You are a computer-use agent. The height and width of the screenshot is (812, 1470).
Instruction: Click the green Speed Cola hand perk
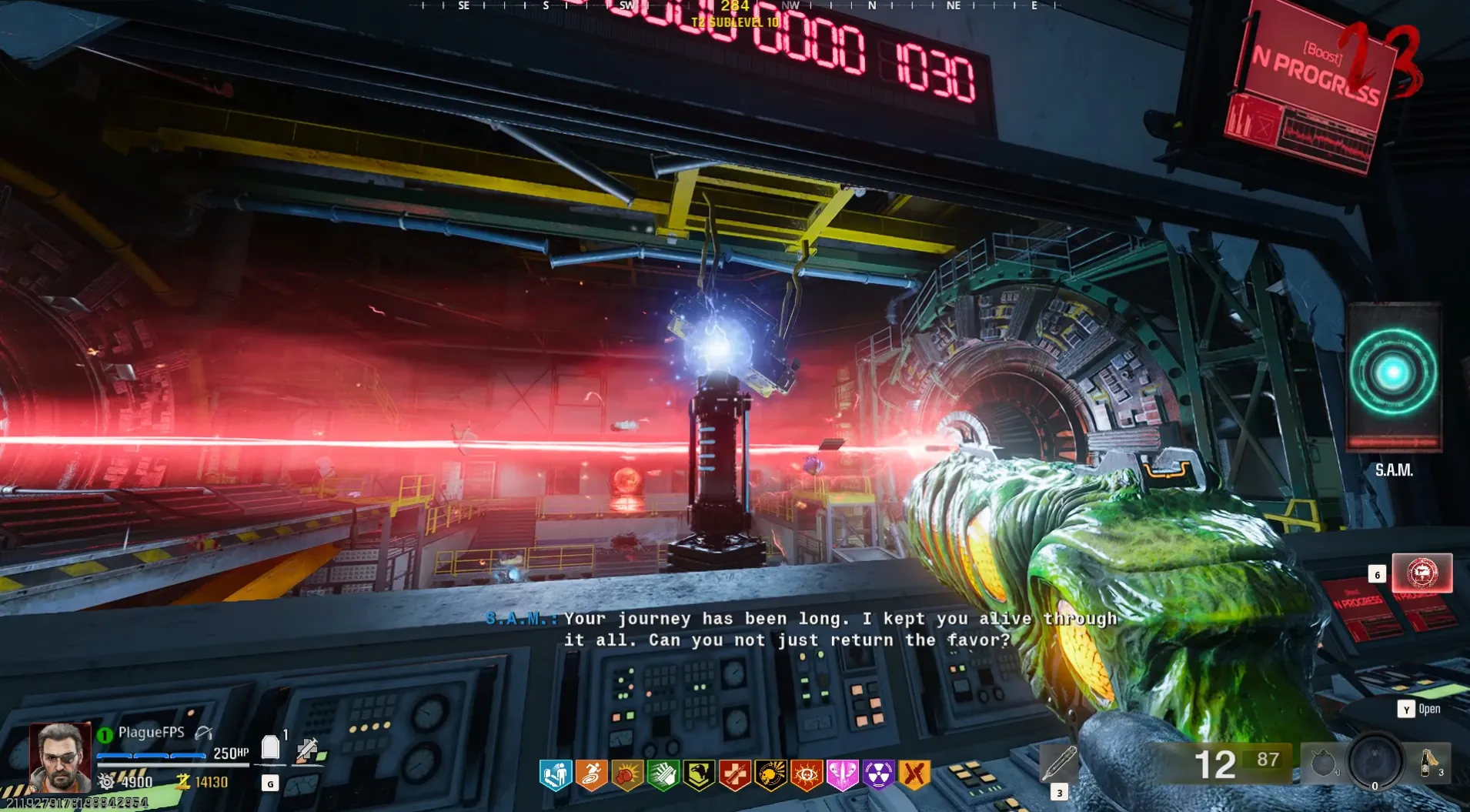(x=663, y=775)
